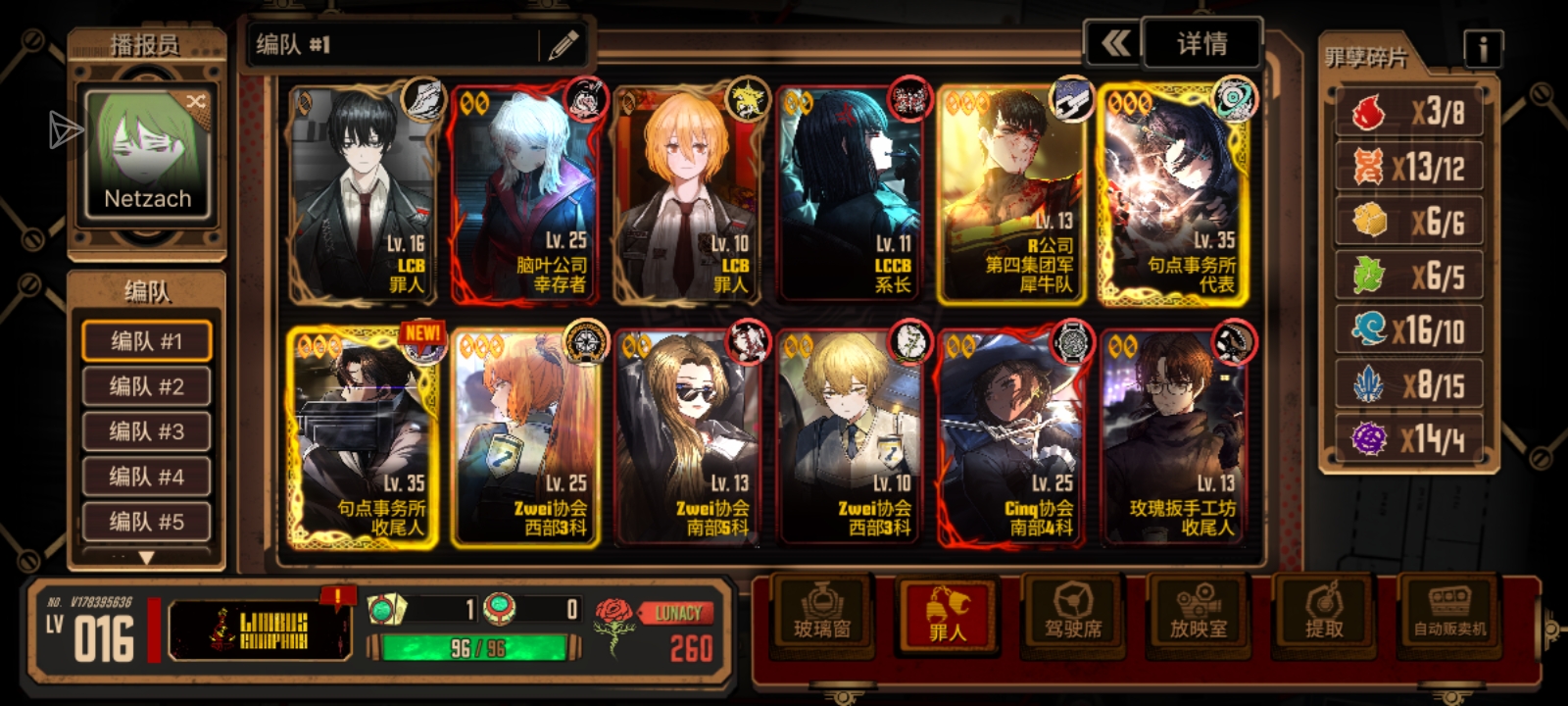Choose the 编队 #3 team slot
Image resolution: width=1568 pixels, height=706 pixels.
147,431
